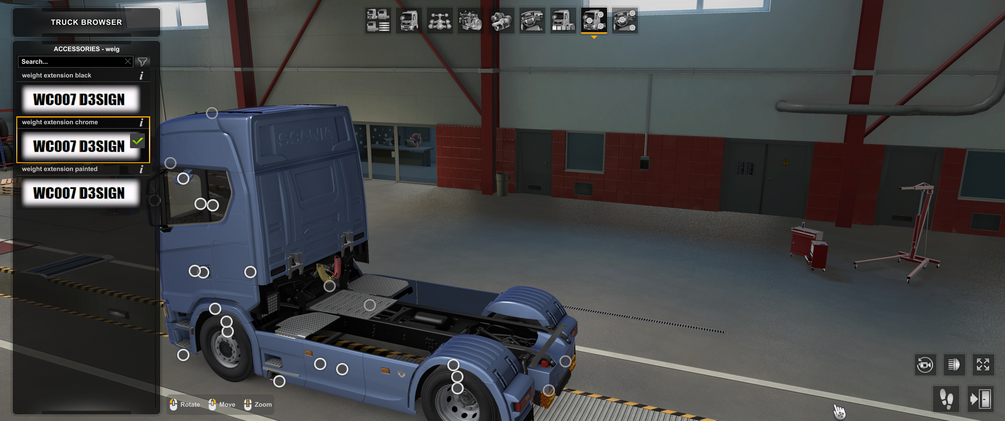Clear the search text with the X
1005x421 pixels.
click(x=127, y=62)
